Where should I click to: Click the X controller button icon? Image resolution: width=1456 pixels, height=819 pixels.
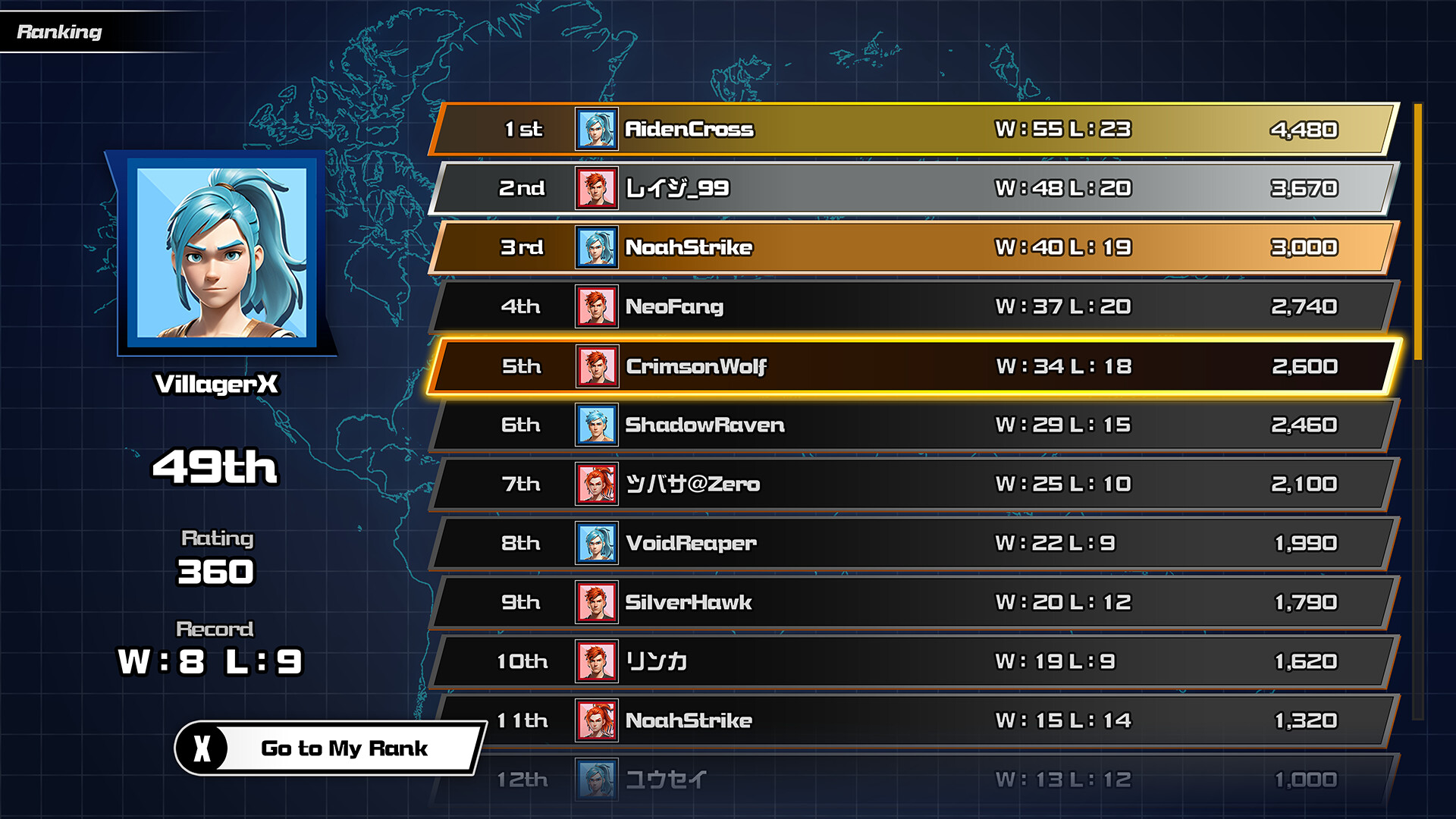203,748
